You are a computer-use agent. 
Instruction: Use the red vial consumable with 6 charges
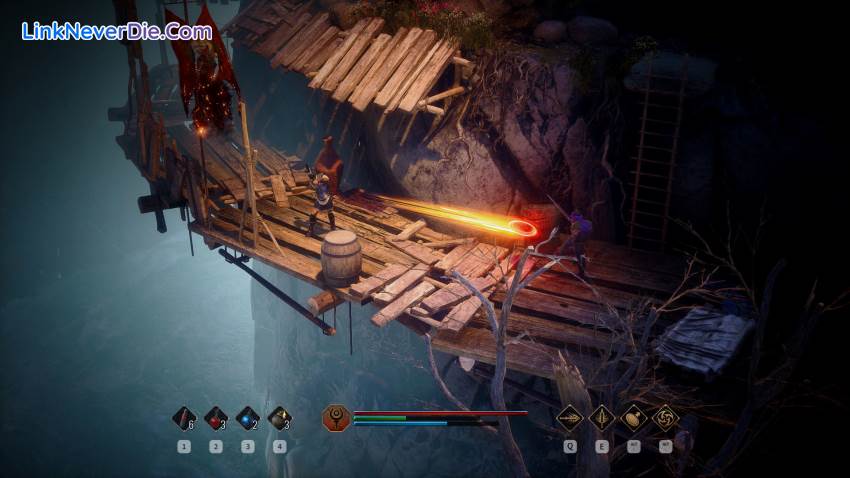[183, 418]
